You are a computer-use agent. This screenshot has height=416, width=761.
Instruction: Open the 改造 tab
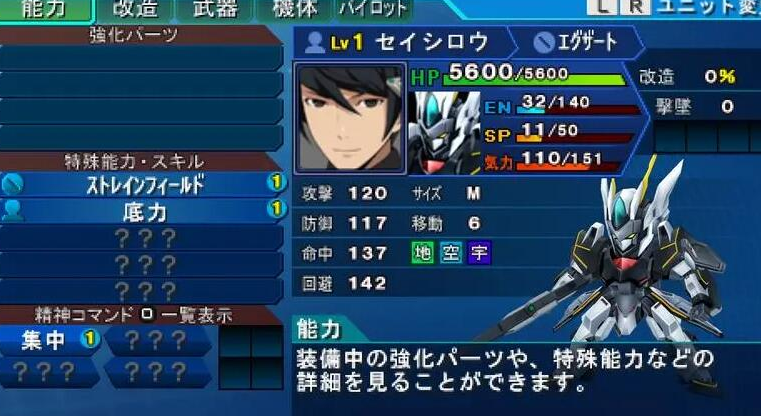point(134,10)
